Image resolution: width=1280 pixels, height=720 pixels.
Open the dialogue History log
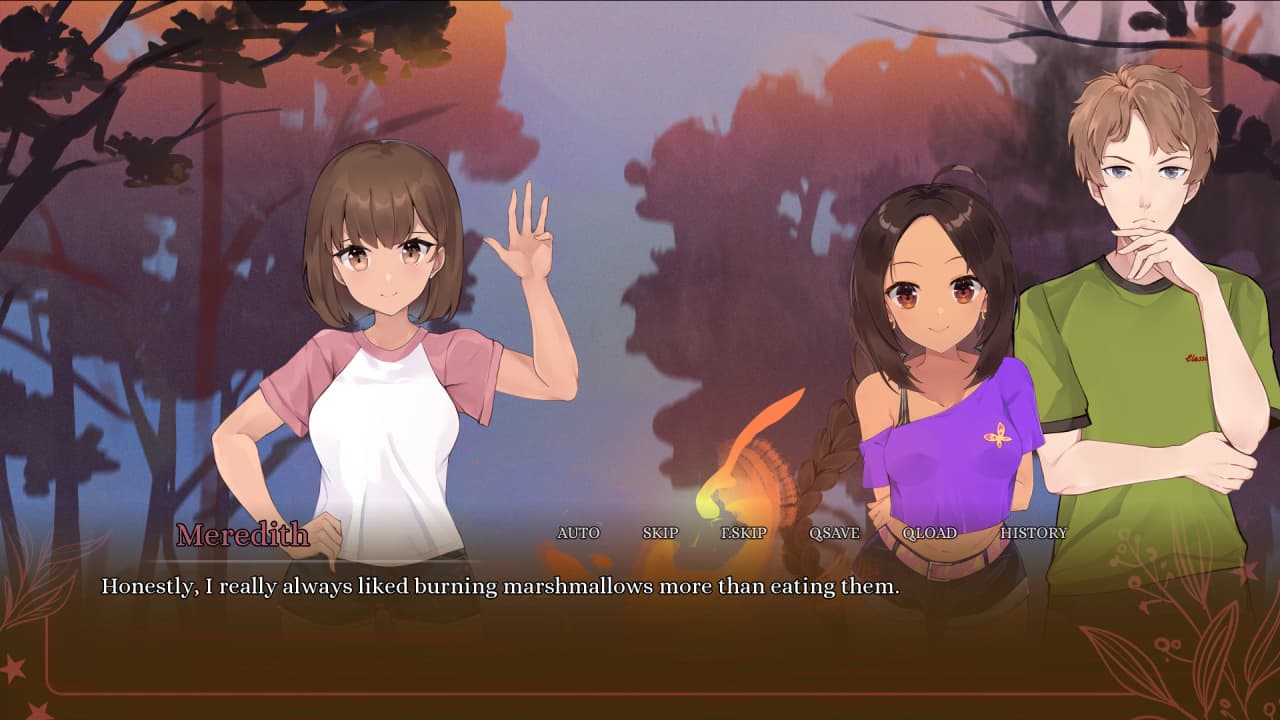pyautogui.click(x=1033, y=533)
